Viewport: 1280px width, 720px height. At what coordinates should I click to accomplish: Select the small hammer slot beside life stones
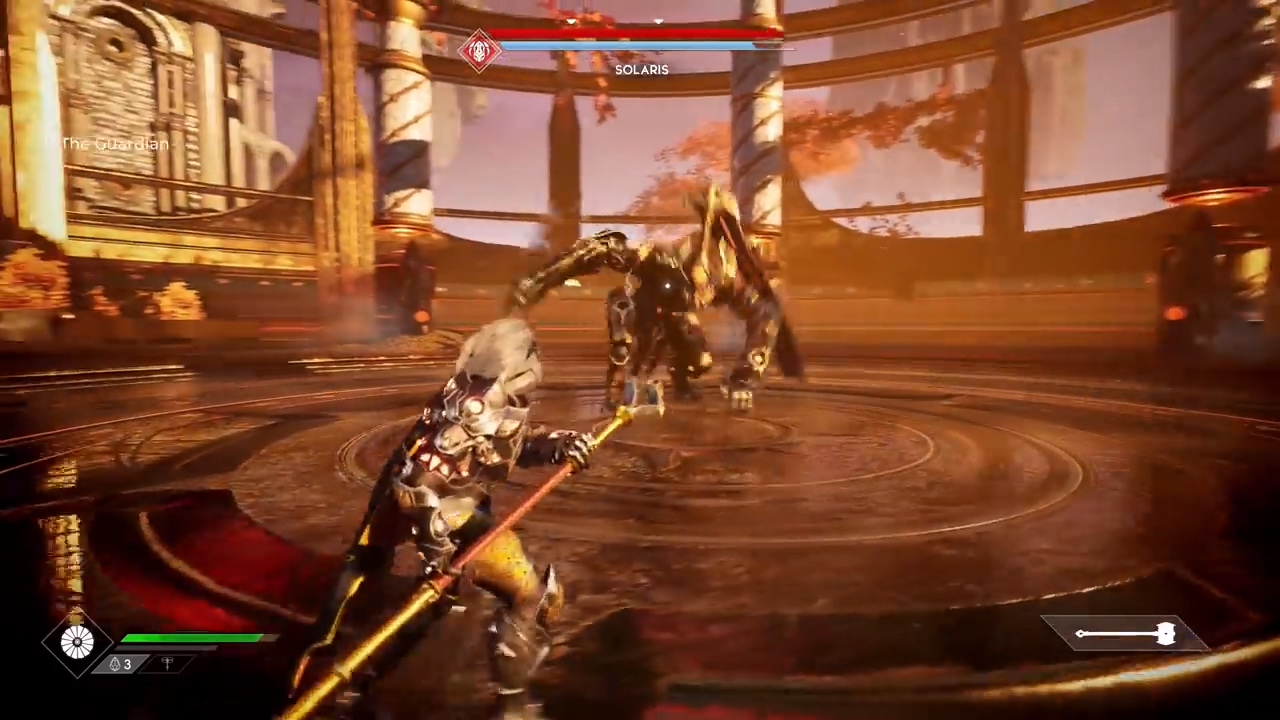tap(167, 664)
